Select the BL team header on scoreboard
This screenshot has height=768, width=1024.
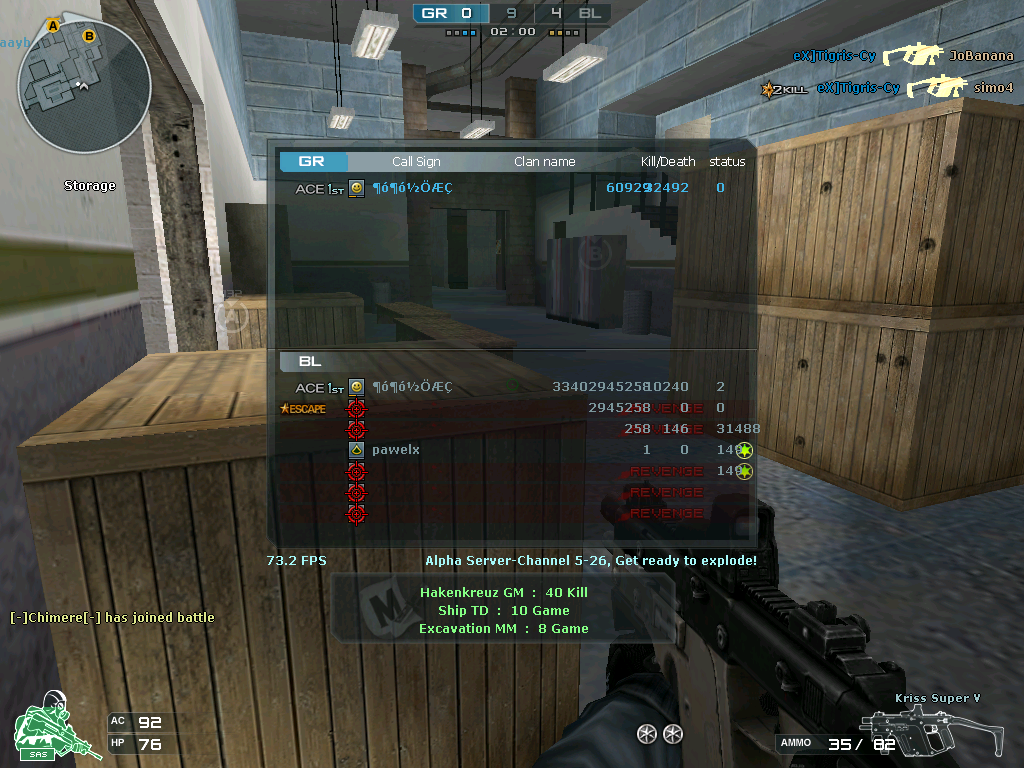(x=310, y=361)
